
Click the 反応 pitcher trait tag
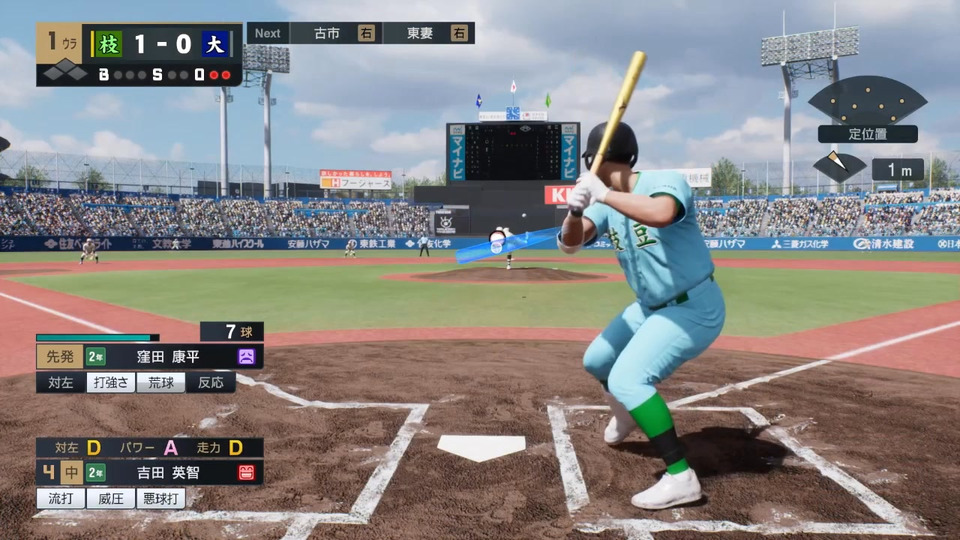coord(210,382)
